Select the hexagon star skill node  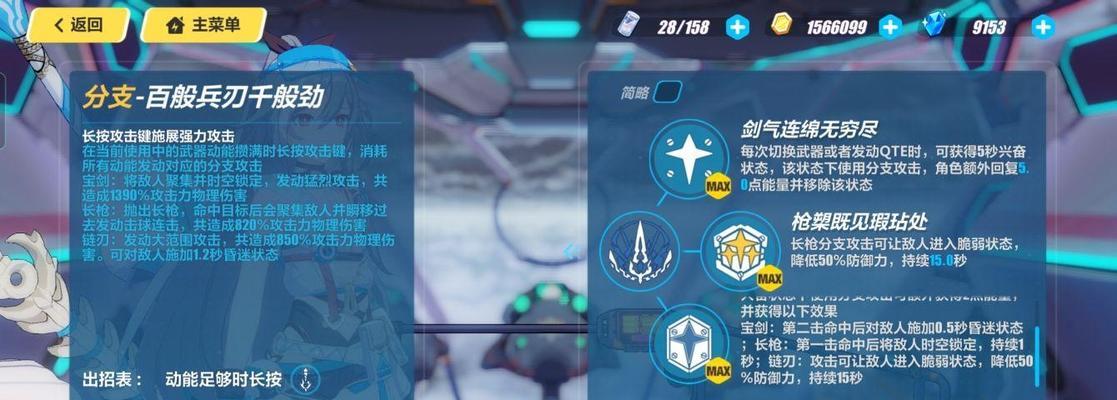(688, 343)
